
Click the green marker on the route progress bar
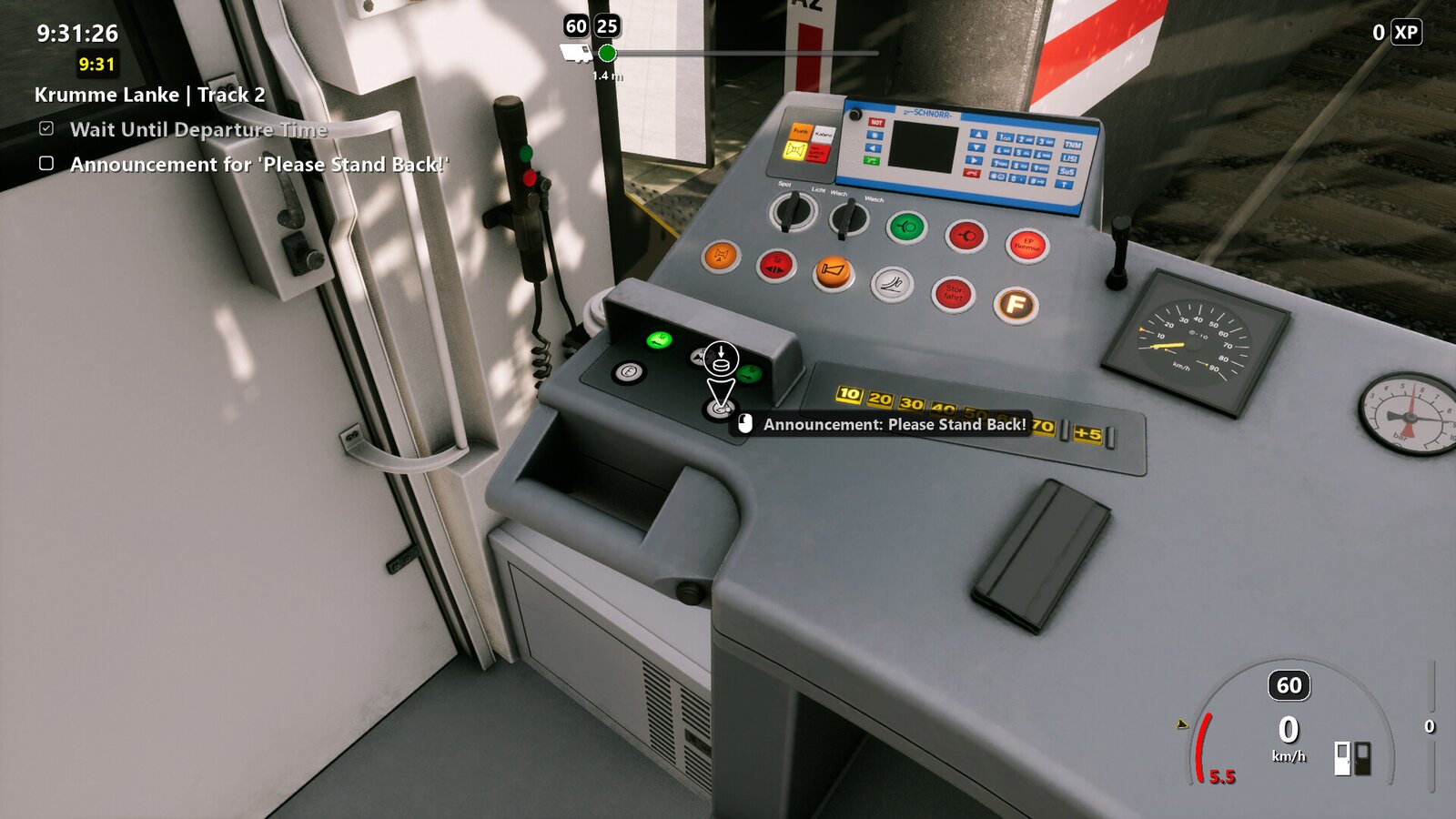[x=608, y=52]
